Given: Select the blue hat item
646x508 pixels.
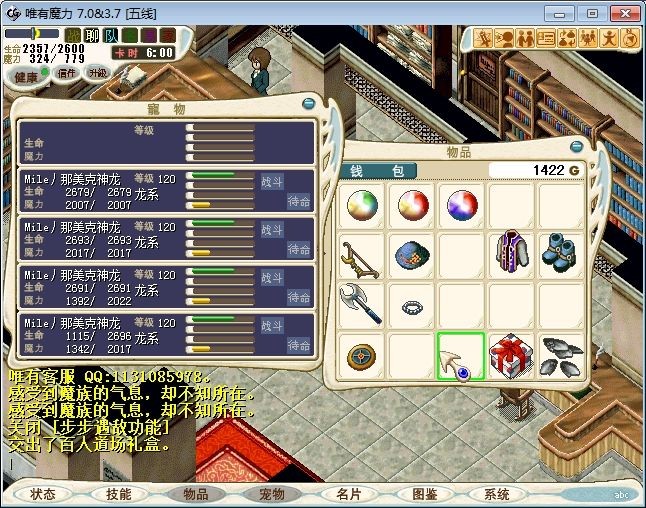Looking at the screenshot, I should (x=410, y=254).
